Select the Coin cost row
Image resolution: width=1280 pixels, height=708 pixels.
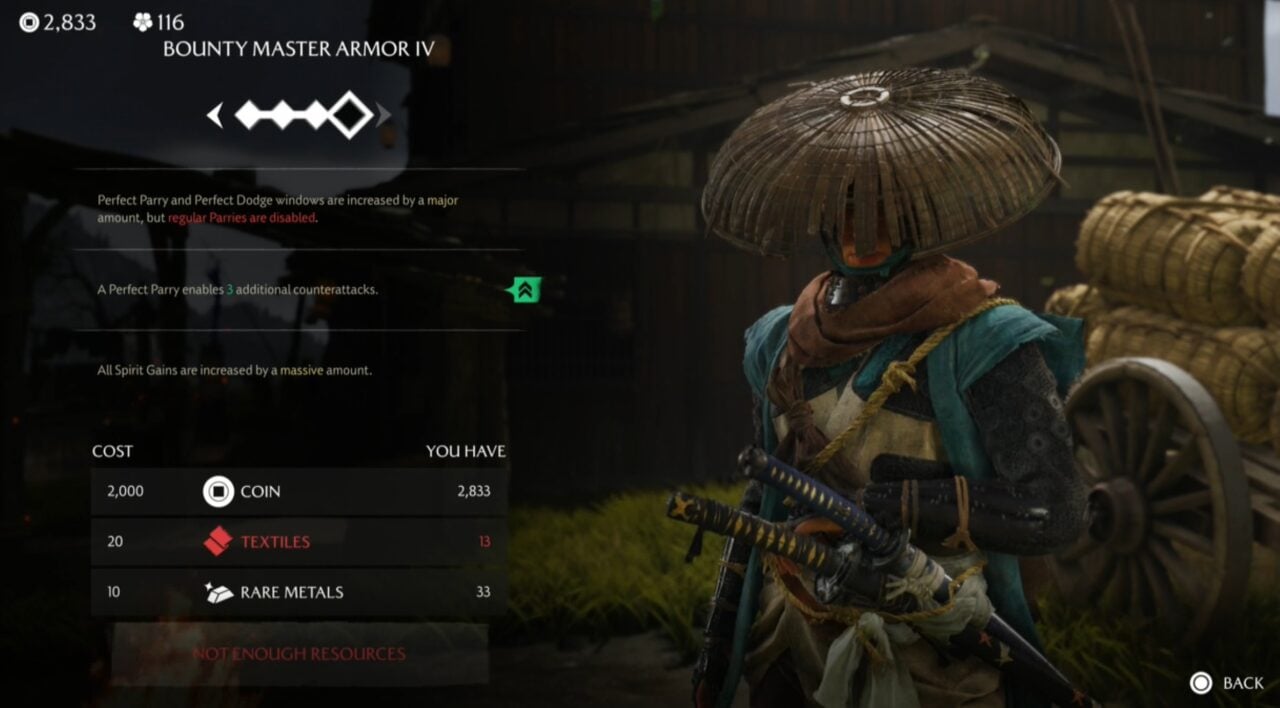point(298,492)
